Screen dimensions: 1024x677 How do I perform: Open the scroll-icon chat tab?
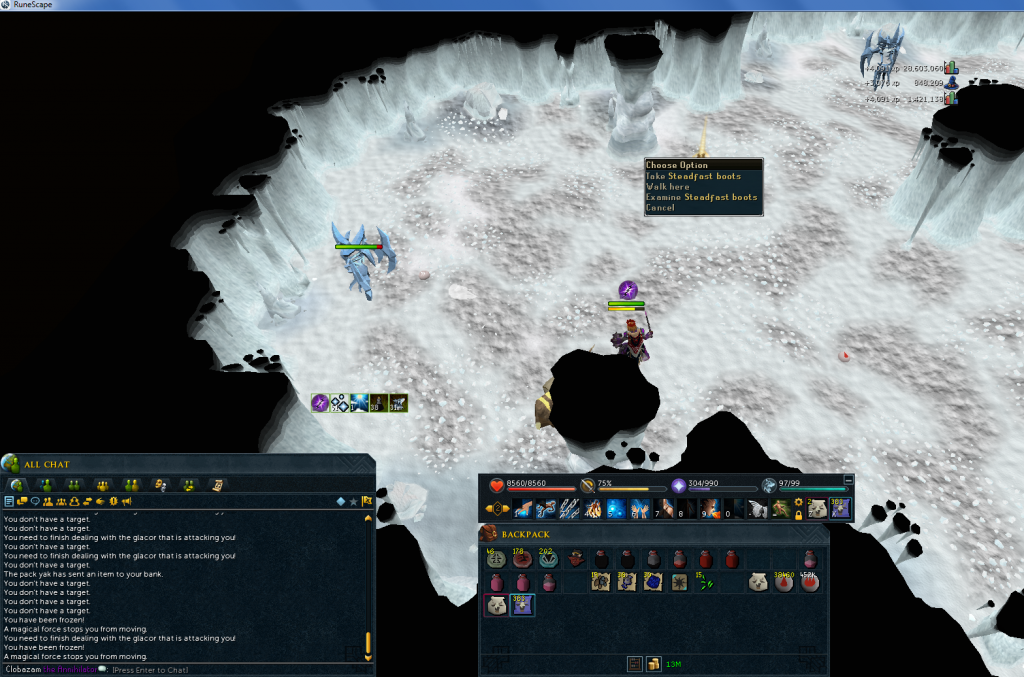pos(217,485)
